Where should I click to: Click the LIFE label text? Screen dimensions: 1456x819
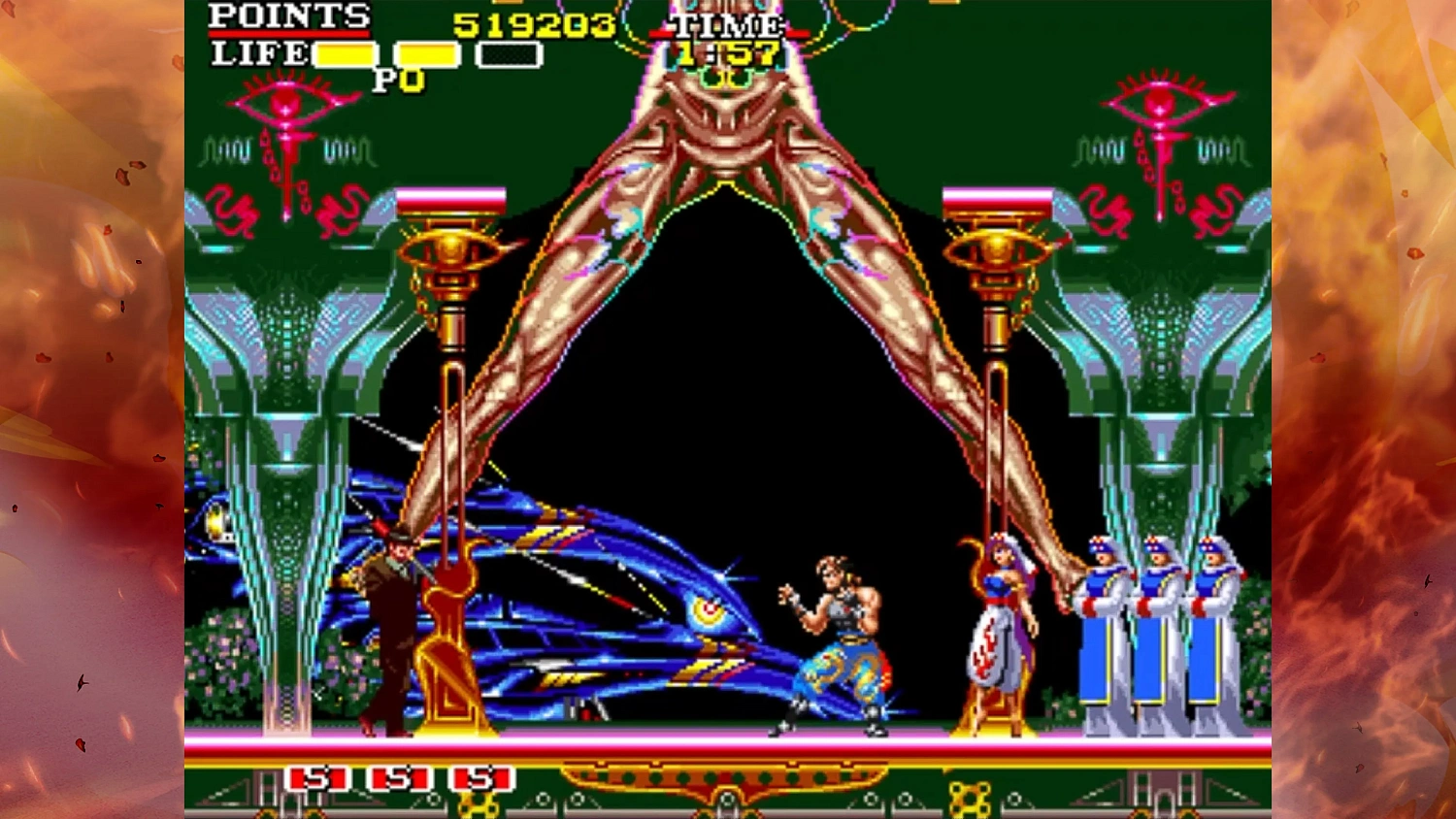tap(259, 55)
